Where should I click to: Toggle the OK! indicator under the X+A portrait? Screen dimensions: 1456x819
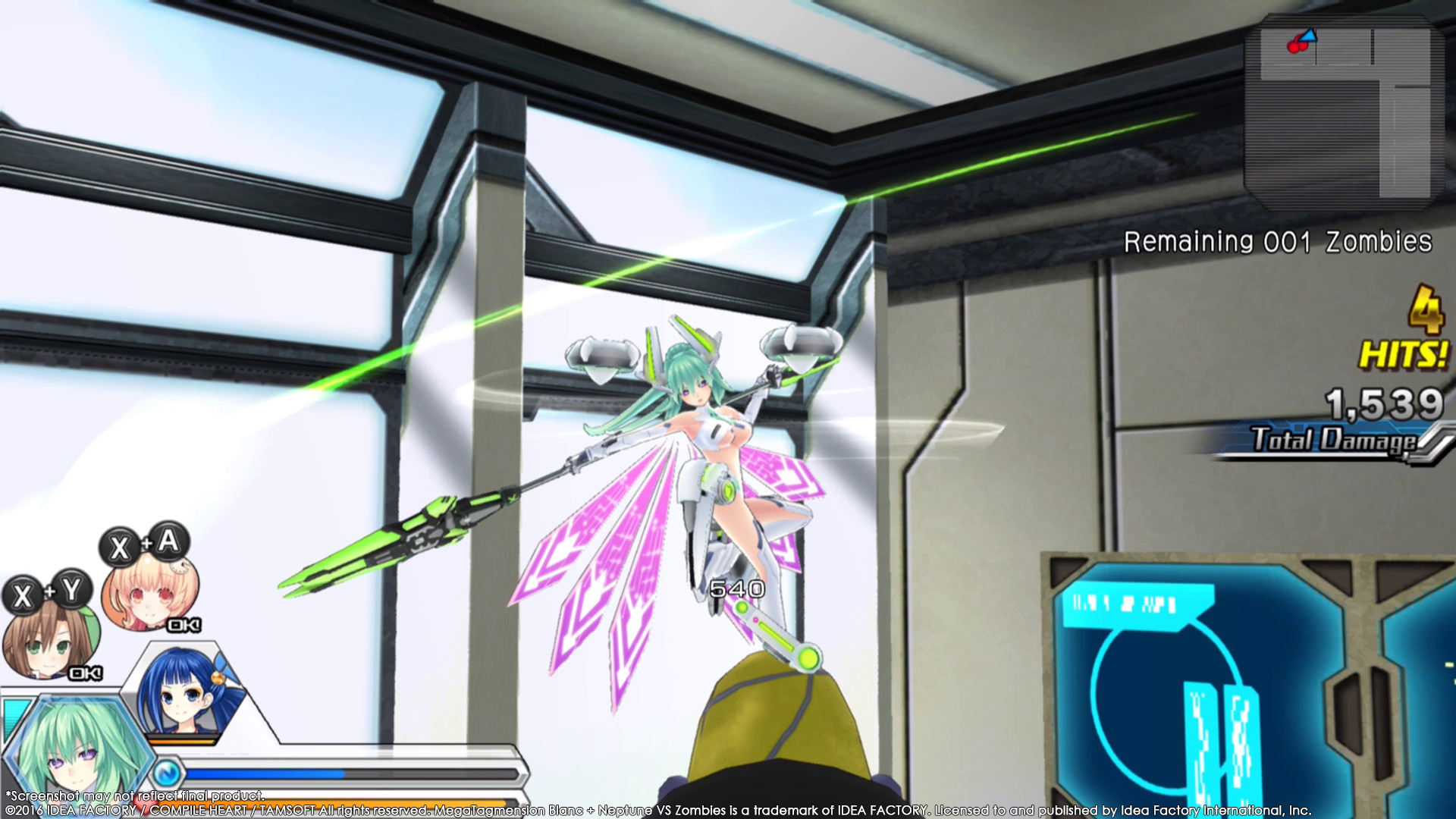coord(184,623)
